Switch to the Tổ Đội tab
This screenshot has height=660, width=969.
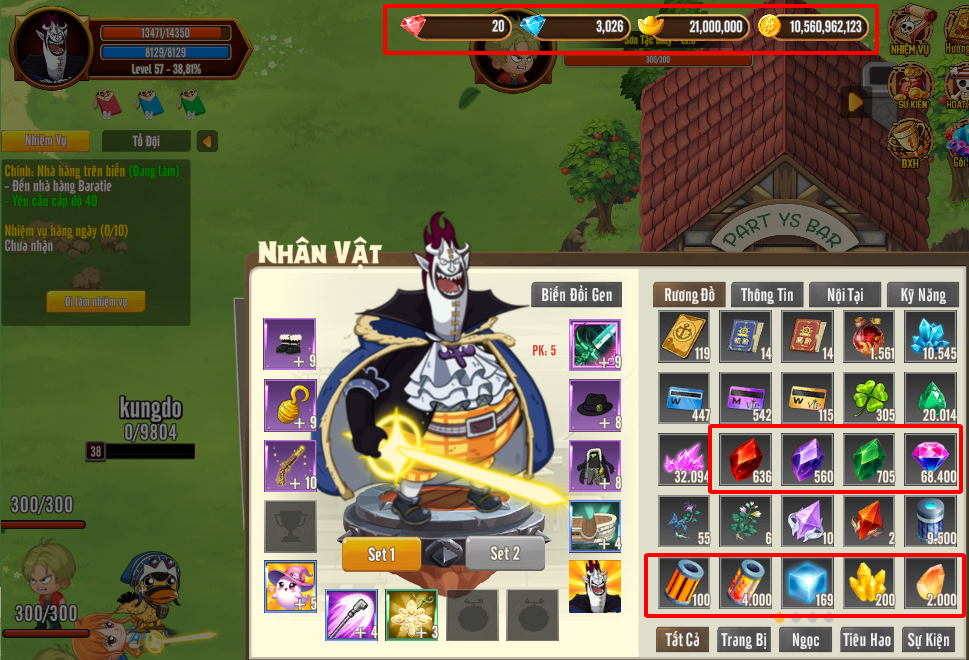[145, 141]
